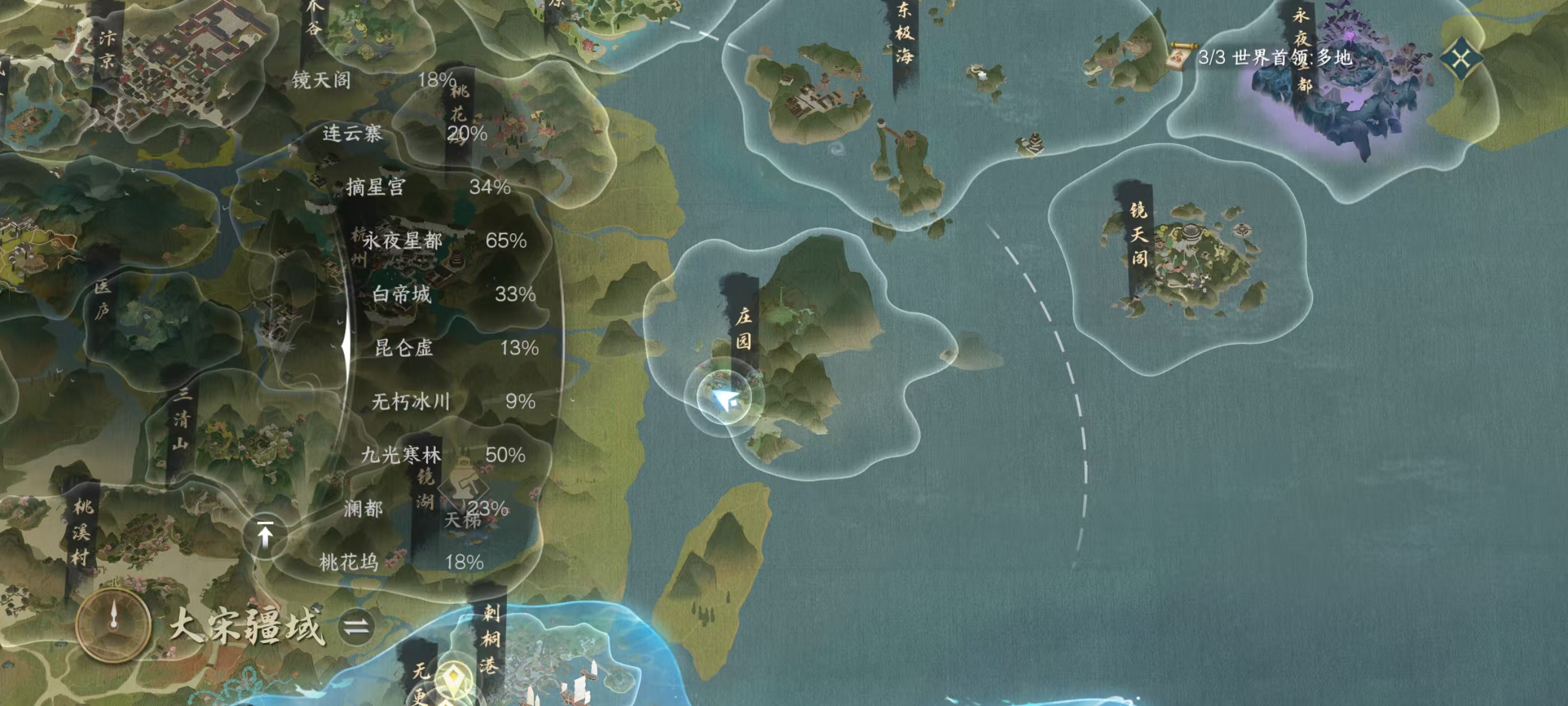Pick 永夜星都 65% in the exploration list

click(444, 240)
